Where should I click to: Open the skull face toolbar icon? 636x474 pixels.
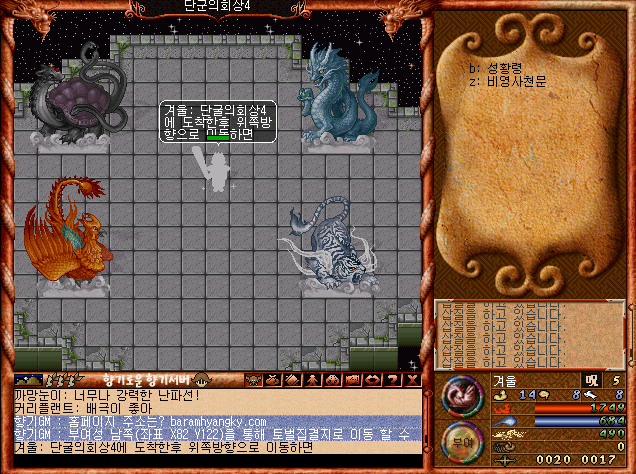[254, 380]
